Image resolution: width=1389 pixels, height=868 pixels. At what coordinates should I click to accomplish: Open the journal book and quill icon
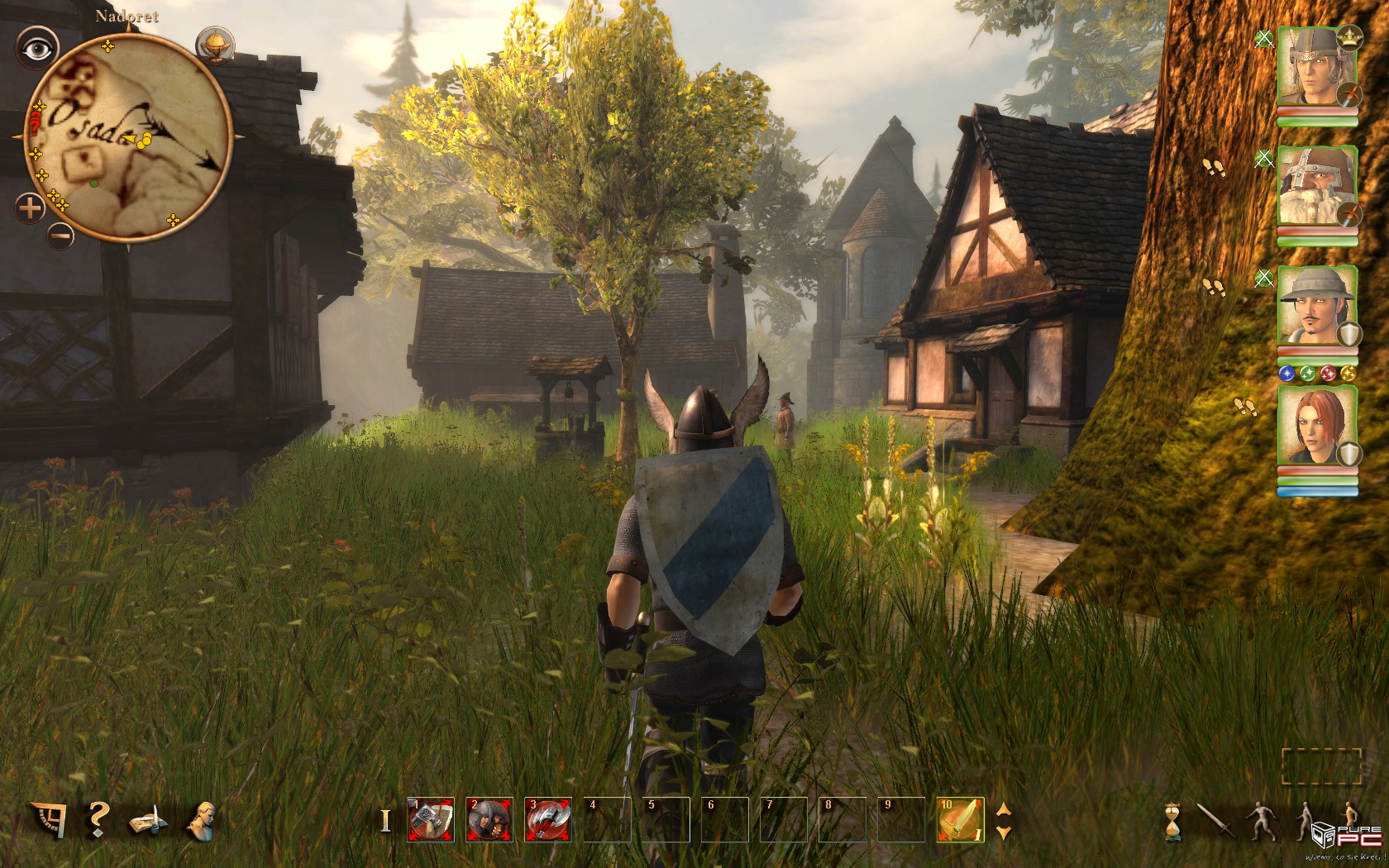click(x=148, y=821)
